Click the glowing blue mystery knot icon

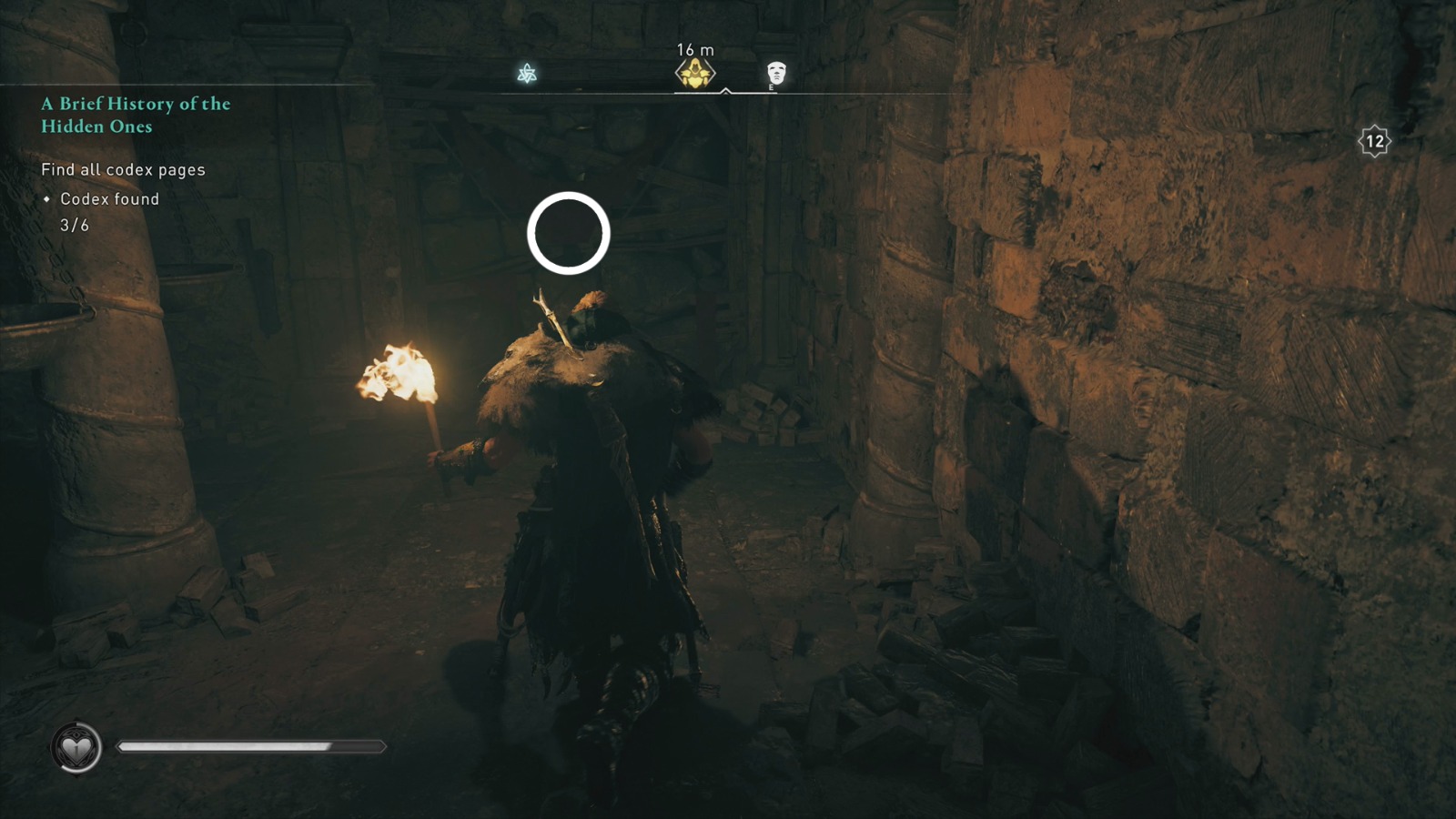[x=526, y=71]
